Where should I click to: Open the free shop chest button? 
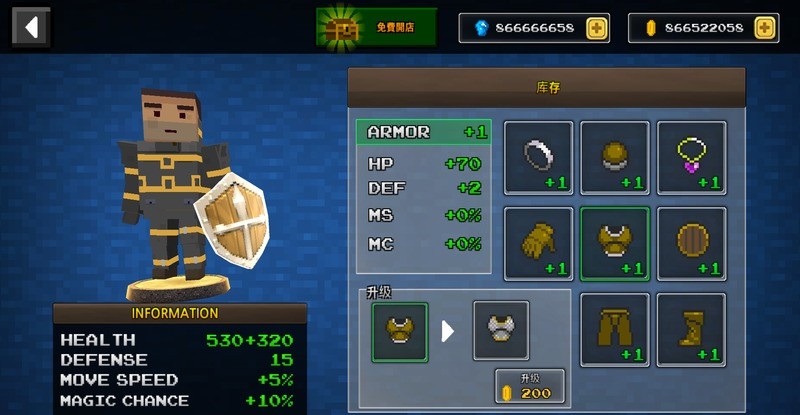pyautogui.click(x=377, y=28)
